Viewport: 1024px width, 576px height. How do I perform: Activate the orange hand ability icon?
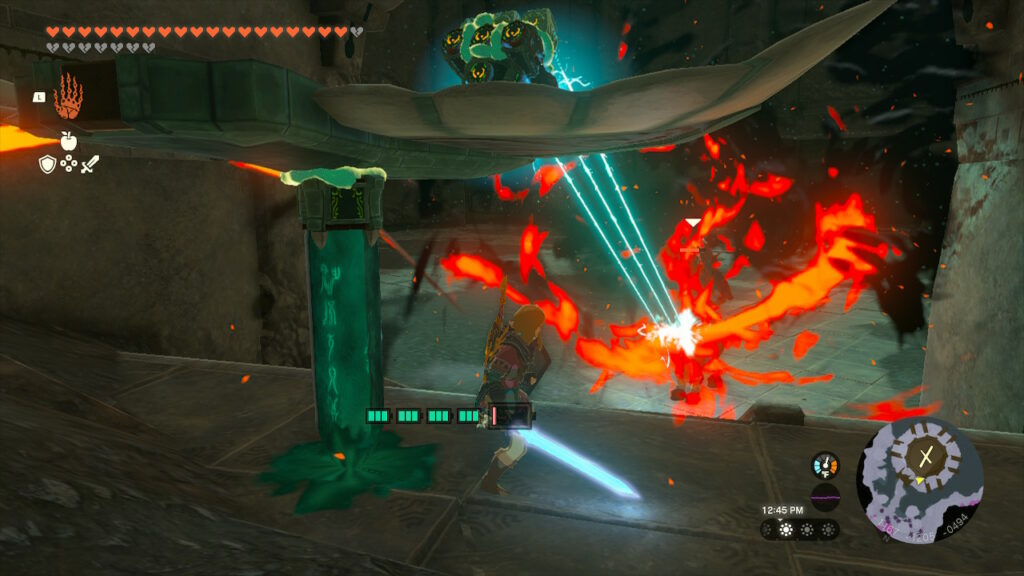click(68, 96)
